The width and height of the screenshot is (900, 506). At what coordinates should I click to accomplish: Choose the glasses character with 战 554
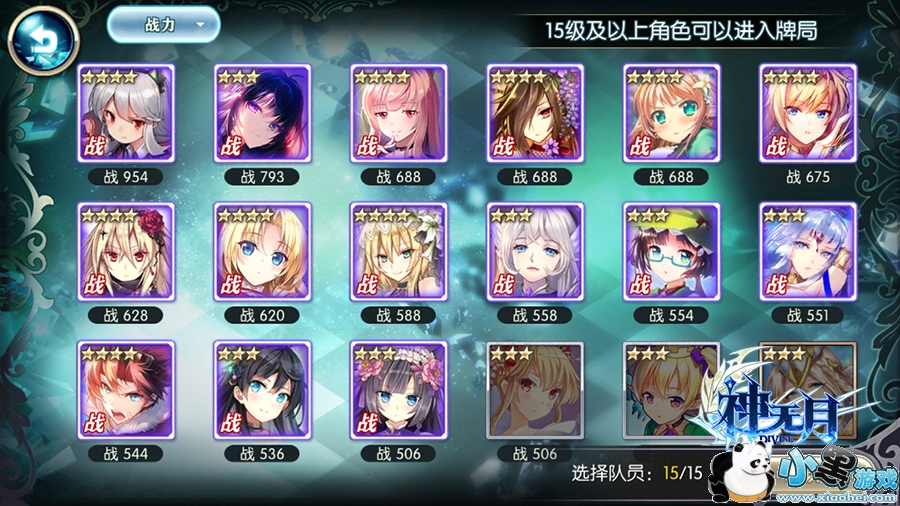pos(671,251)
